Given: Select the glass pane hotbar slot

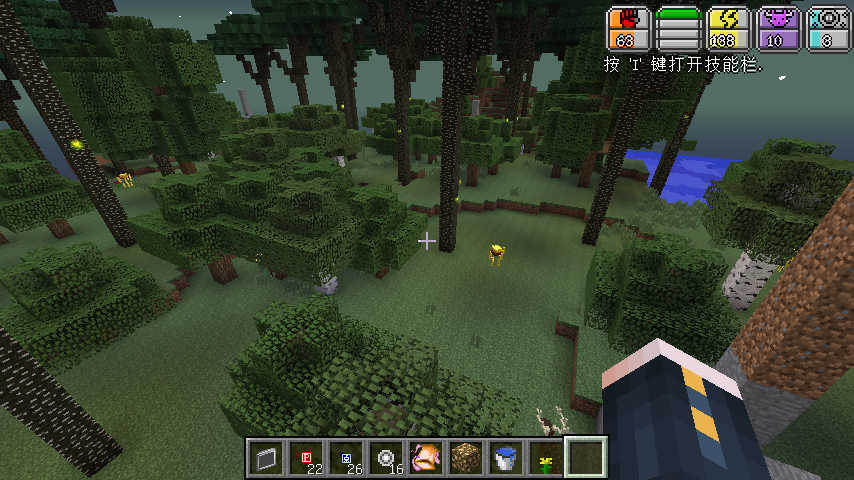Looking at the screenshot, I should pyautogui.click(x=265, y=459).
